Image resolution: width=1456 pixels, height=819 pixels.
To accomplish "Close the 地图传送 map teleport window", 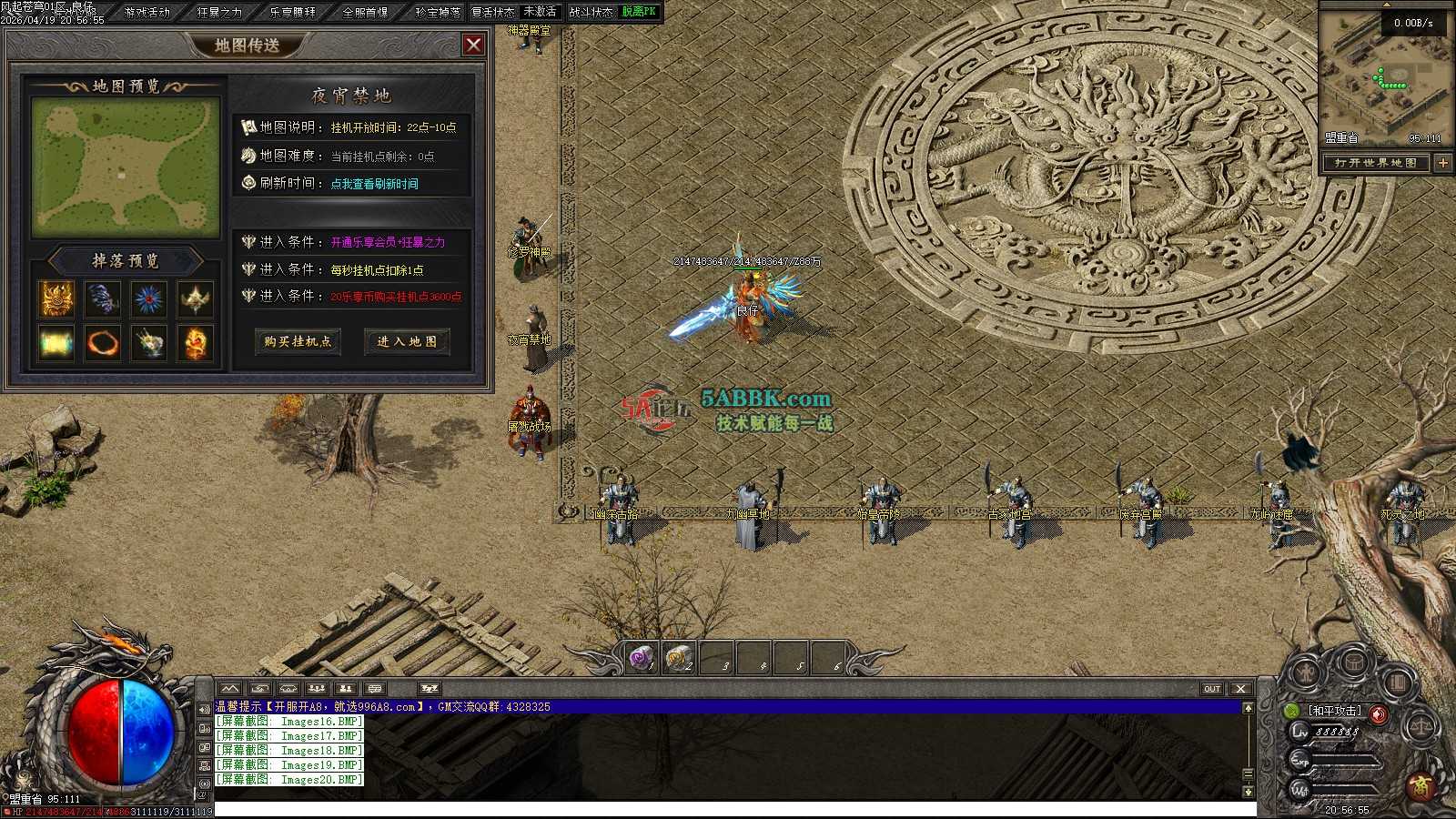I will click(x=473, y=45).
